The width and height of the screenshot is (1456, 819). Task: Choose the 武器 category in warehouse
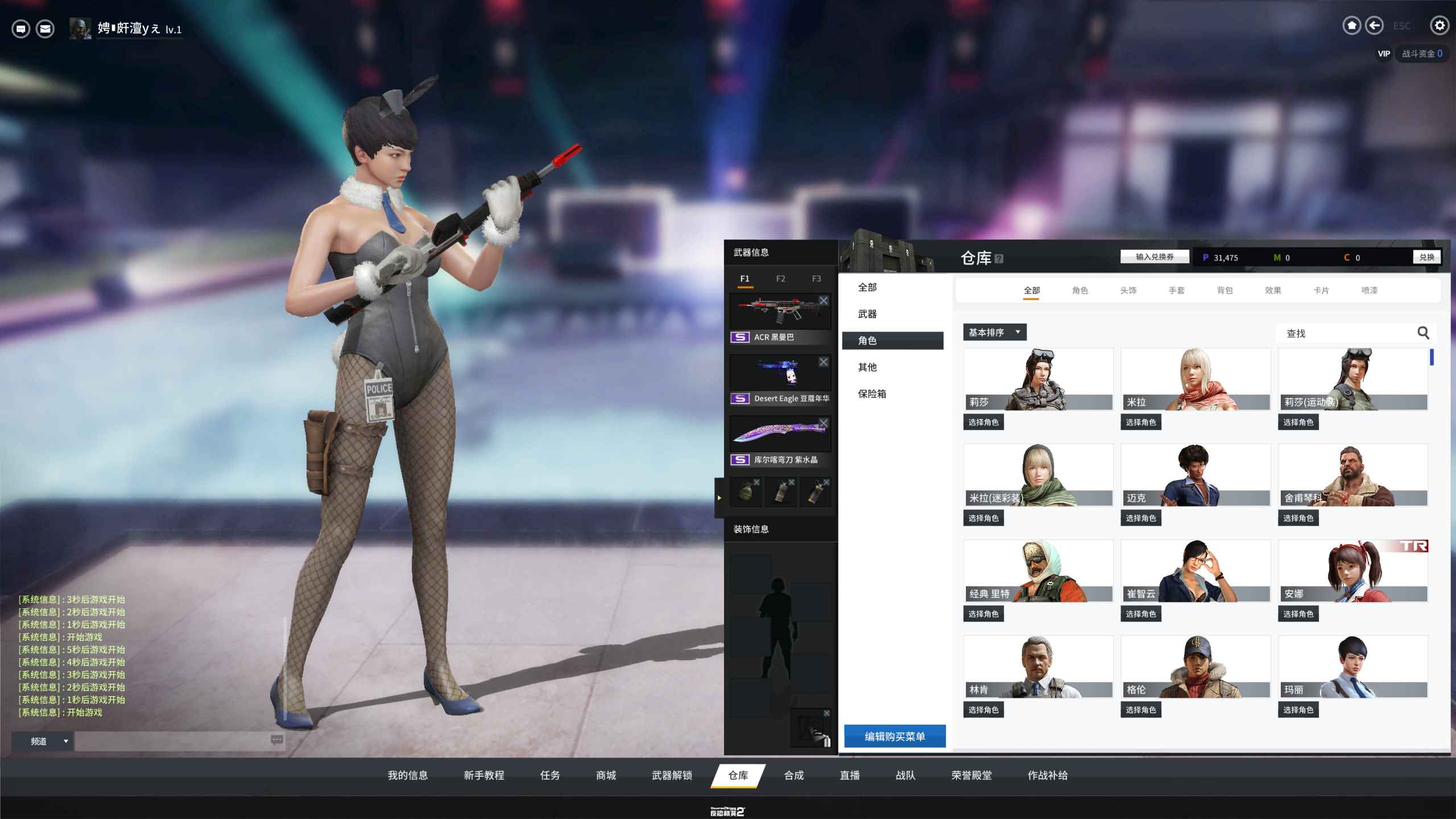(x=867, y=314)
